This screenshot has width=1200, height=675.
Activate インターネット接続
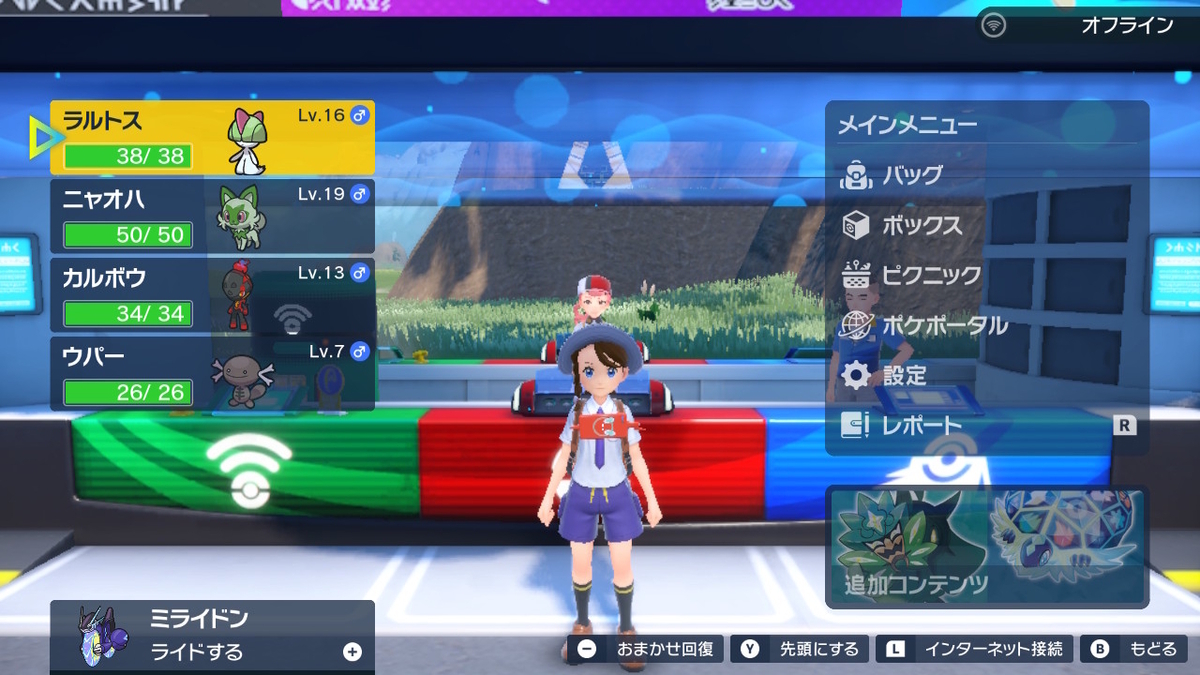click(x=975, y=650)
